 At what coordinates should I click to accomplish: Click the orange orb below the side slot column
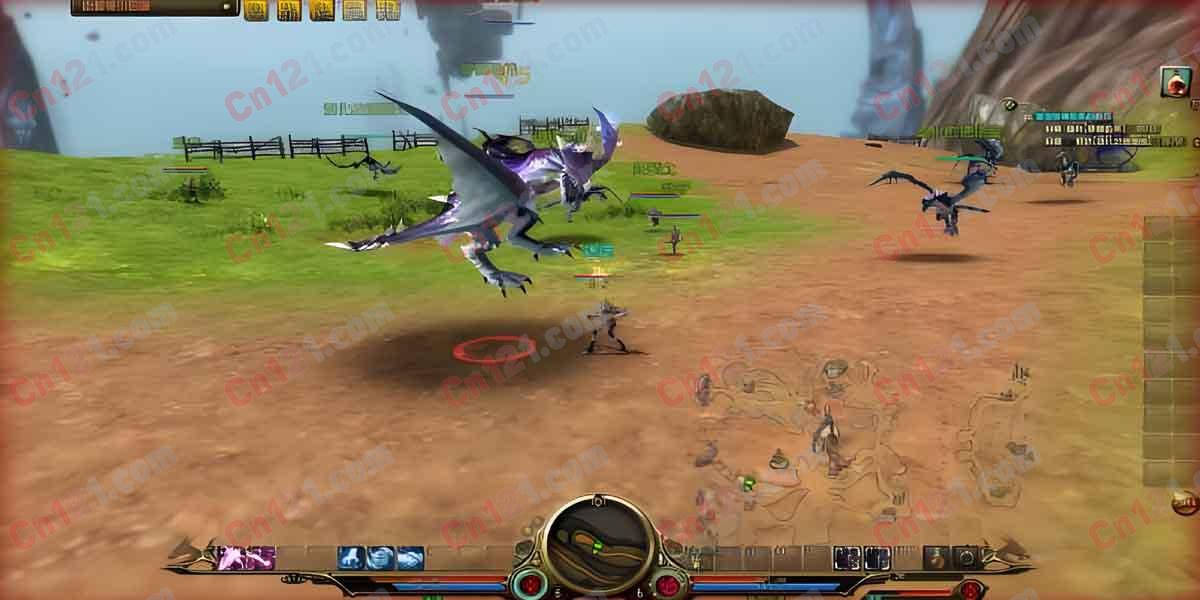pyautogui.click(x=1186, y=502)
